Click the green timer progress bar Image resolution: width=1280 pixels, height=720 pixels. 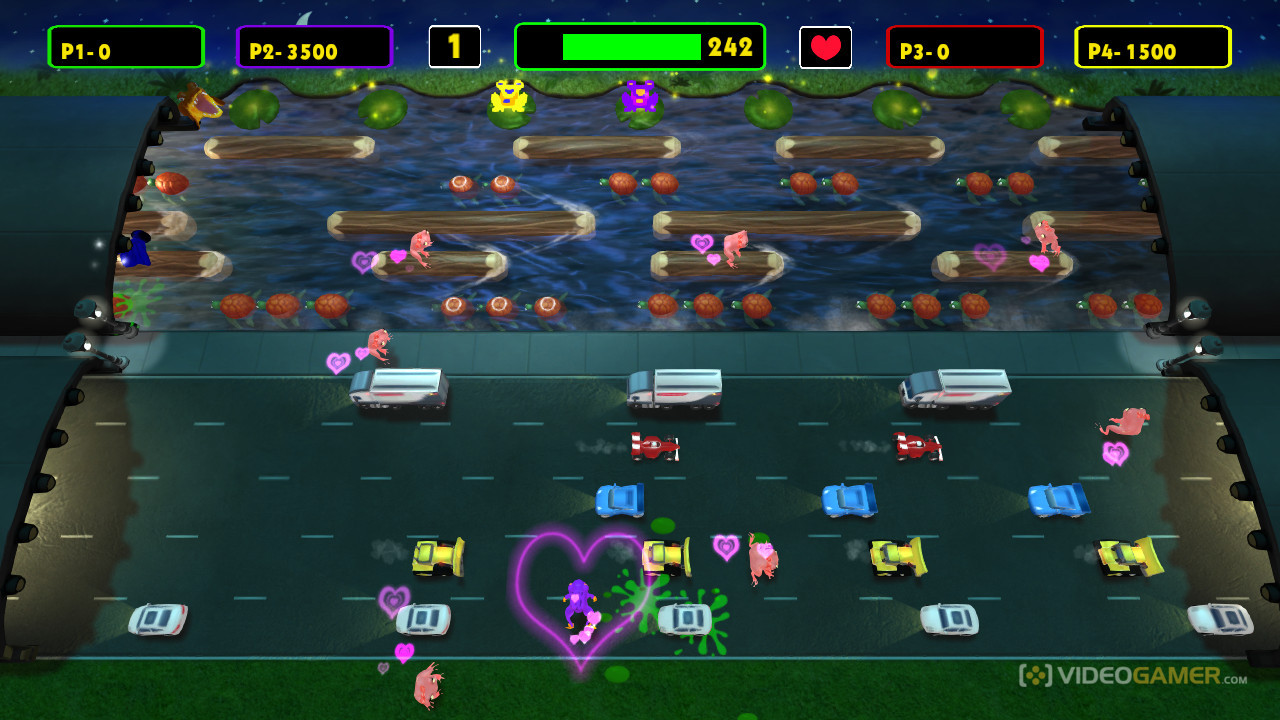tap(630, 44)
